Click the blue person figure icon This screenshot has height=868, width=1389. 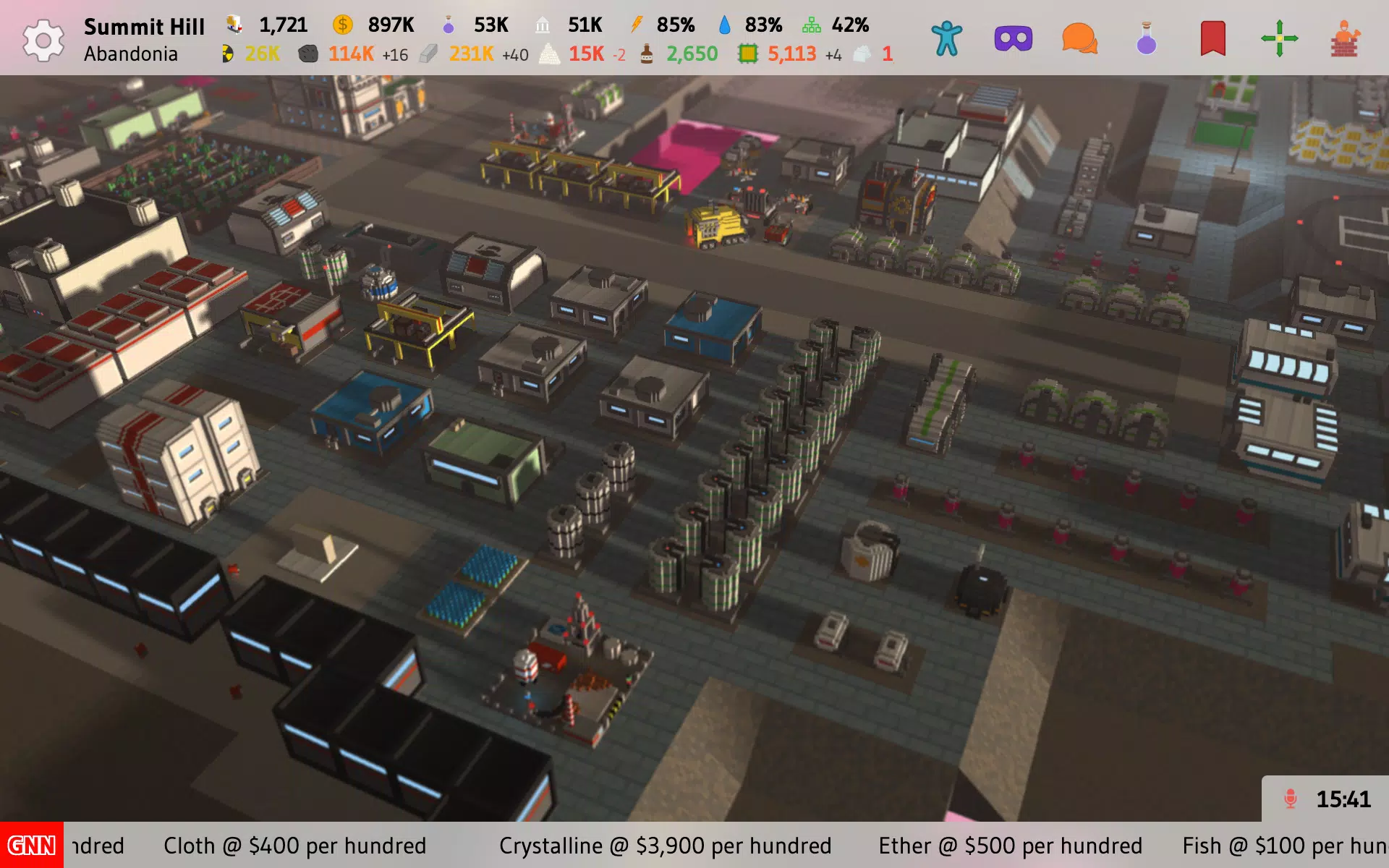click(946, 39)
